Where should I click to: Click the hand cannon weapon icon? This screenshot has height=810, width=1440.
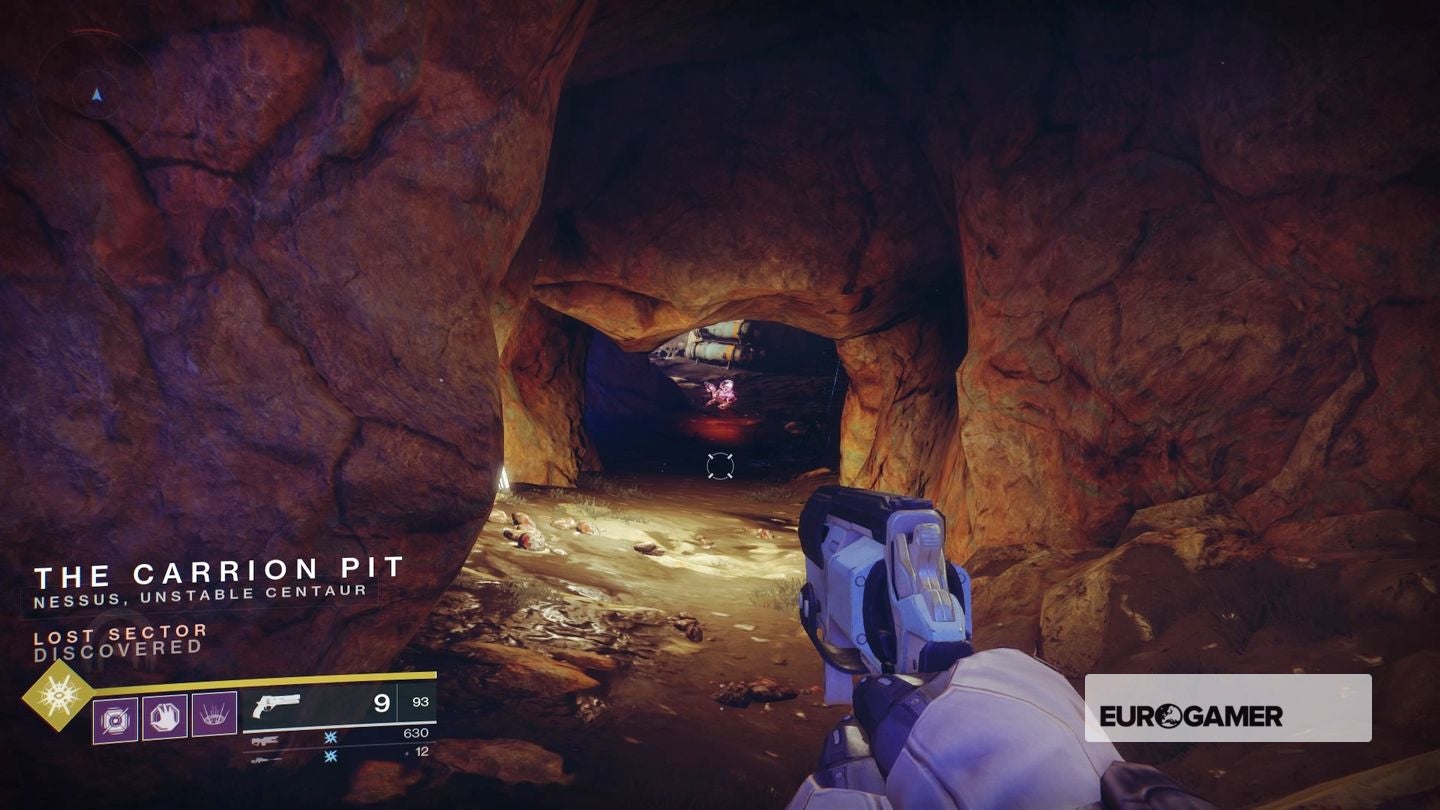point(277,704)
